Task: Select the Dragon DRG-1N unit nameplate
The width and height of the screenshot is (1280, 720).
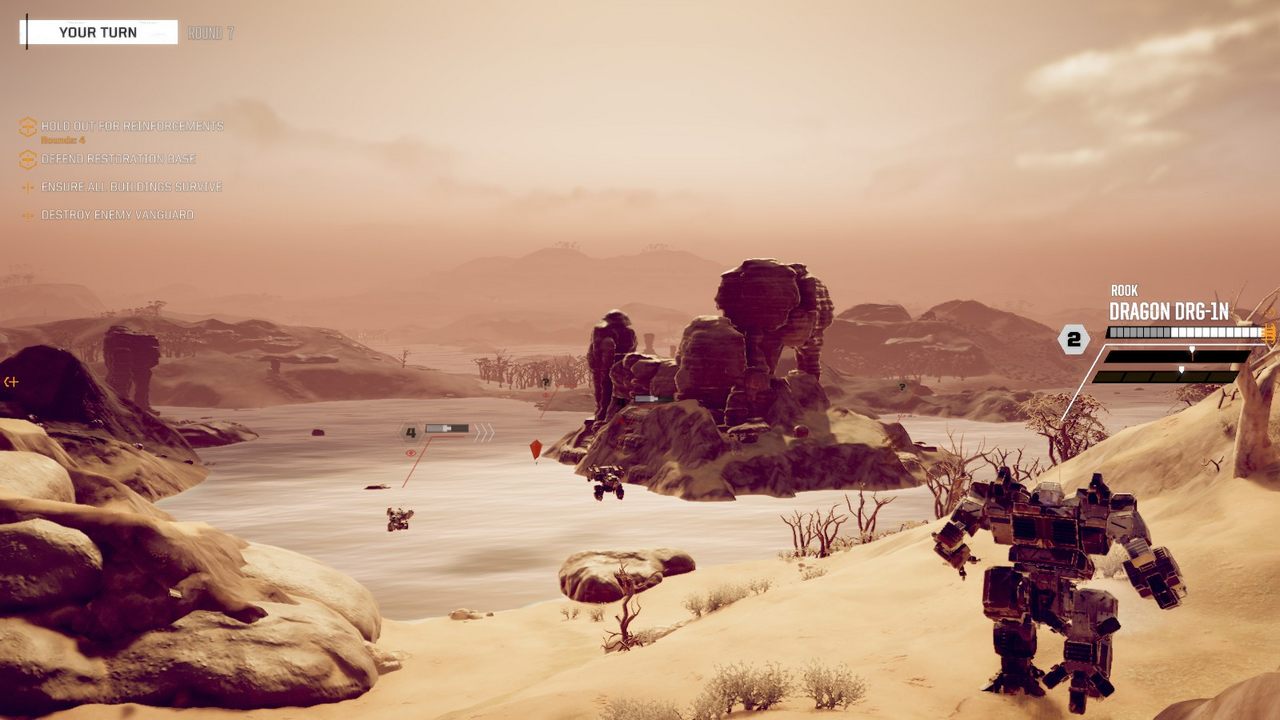Action: pyautogui.click(x=1168, y=312)
